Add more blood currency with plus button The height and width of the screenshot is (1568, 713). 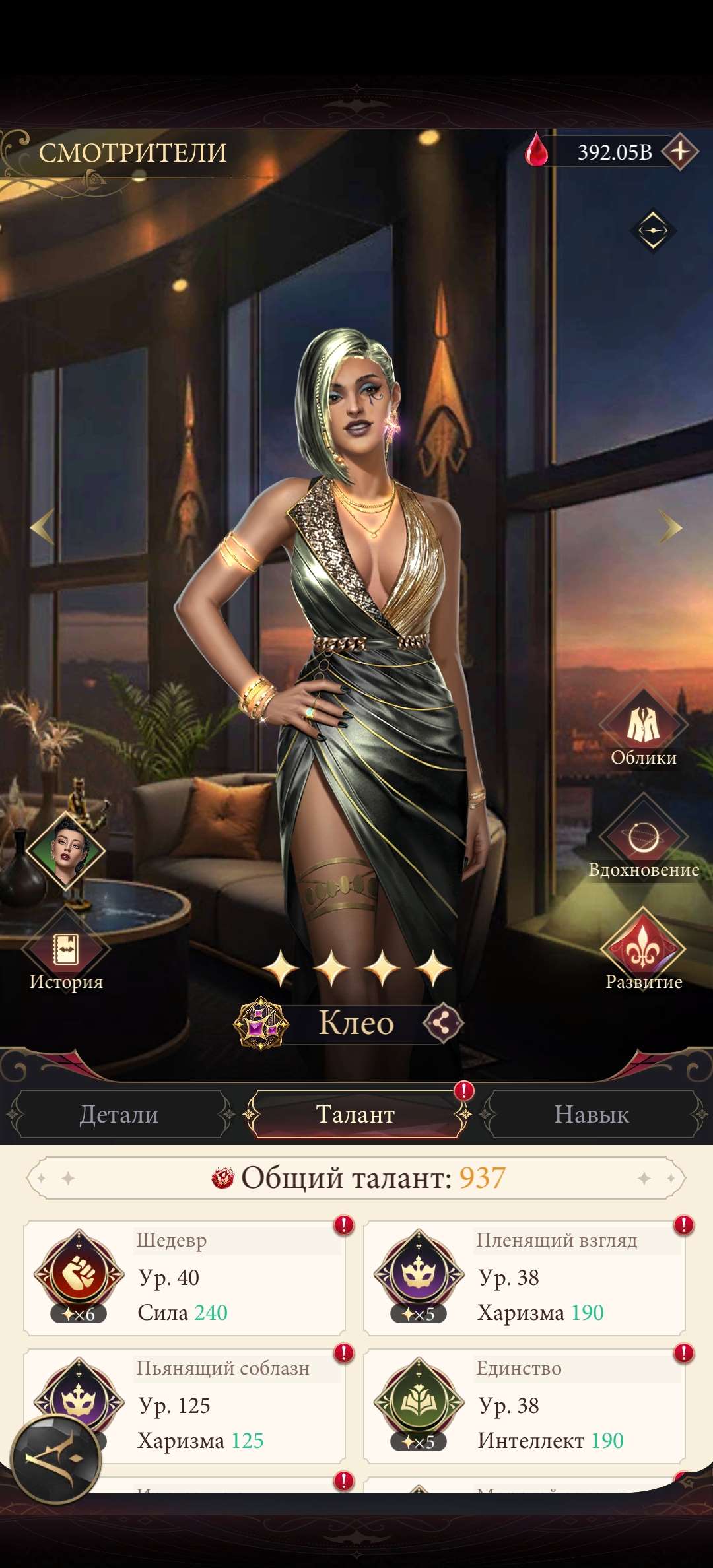680,152
